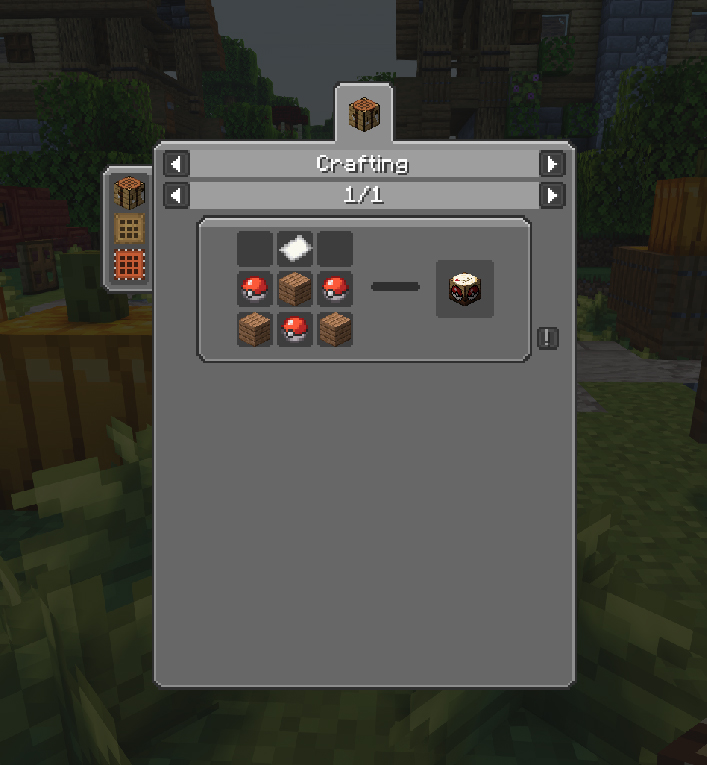Select the paper ingredient slot
The width and height of the screenshot is (707, 765).
(295, 248)
